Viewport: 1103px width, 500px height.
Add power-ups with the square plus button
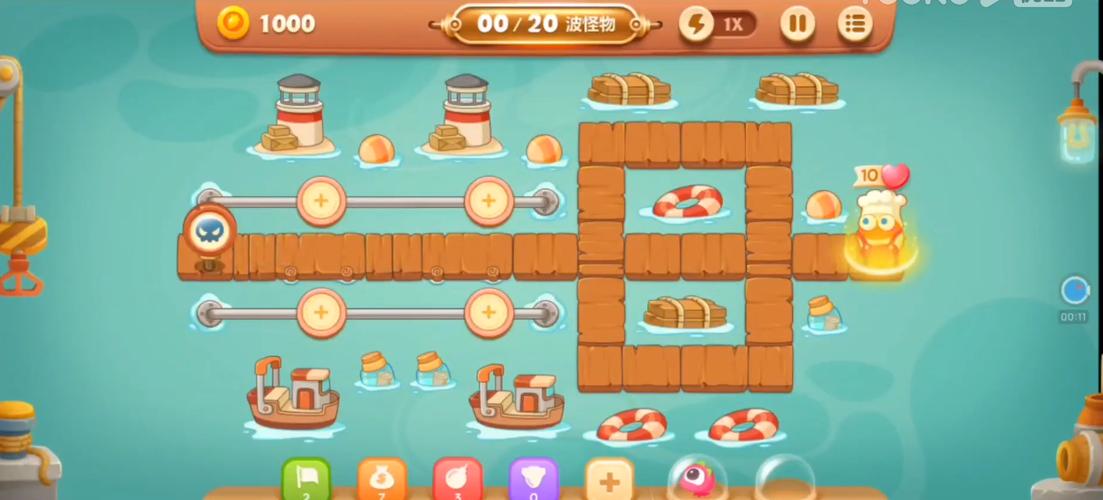[x=609, y=480]
